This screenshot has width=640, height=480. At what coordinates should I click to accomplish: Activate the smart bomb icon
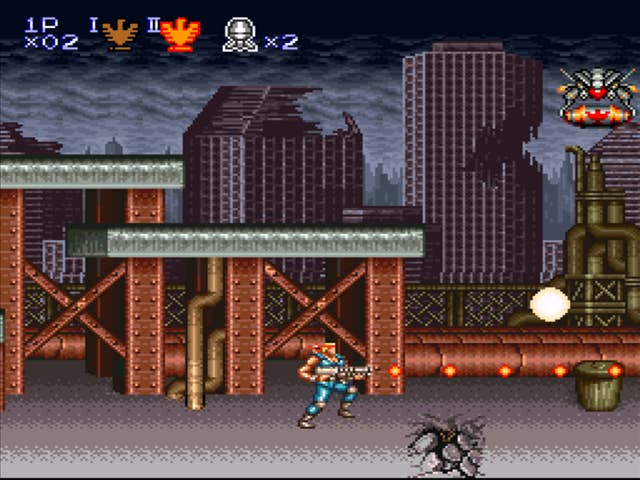240,35
